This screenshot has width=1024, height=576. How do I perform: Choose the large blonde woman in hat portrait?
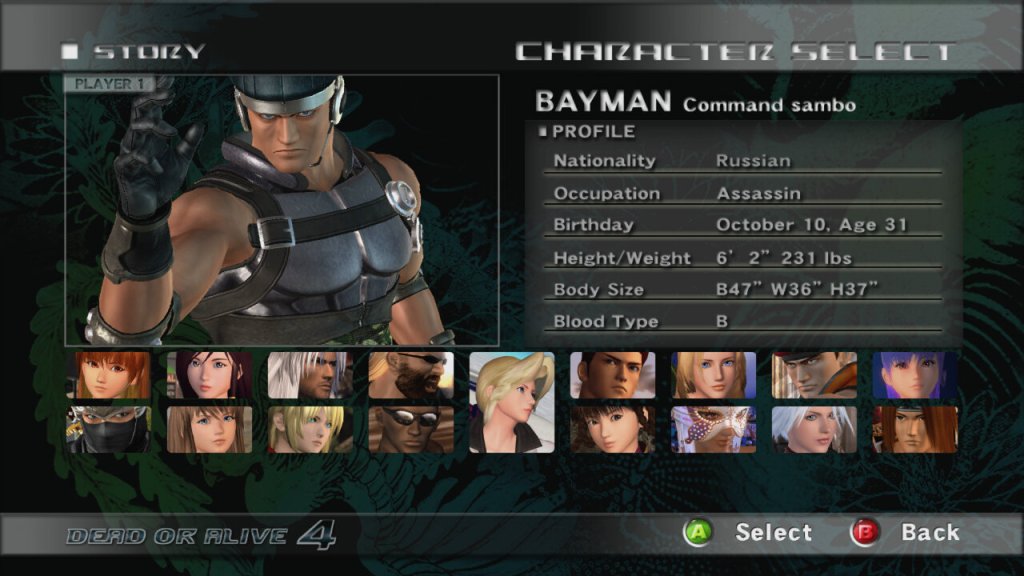[512, 402]
